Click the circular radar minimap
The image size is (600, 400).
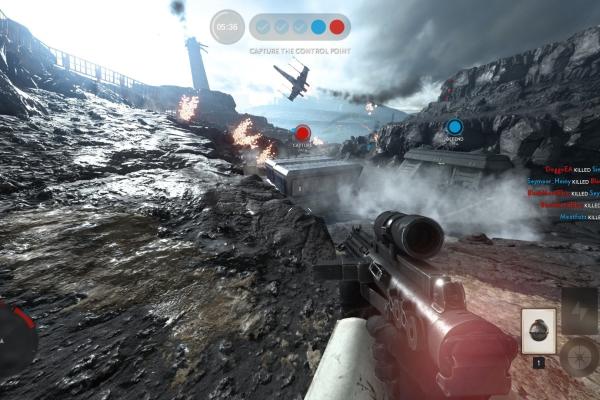tap(14, 337)
